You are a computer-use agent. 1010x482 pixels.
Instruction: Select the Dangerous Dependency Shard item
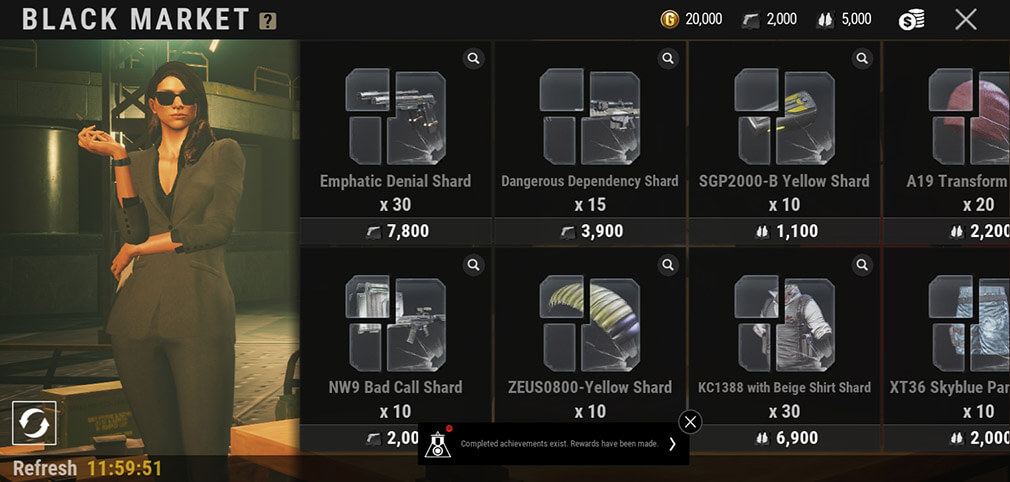[x=589, y=118]
